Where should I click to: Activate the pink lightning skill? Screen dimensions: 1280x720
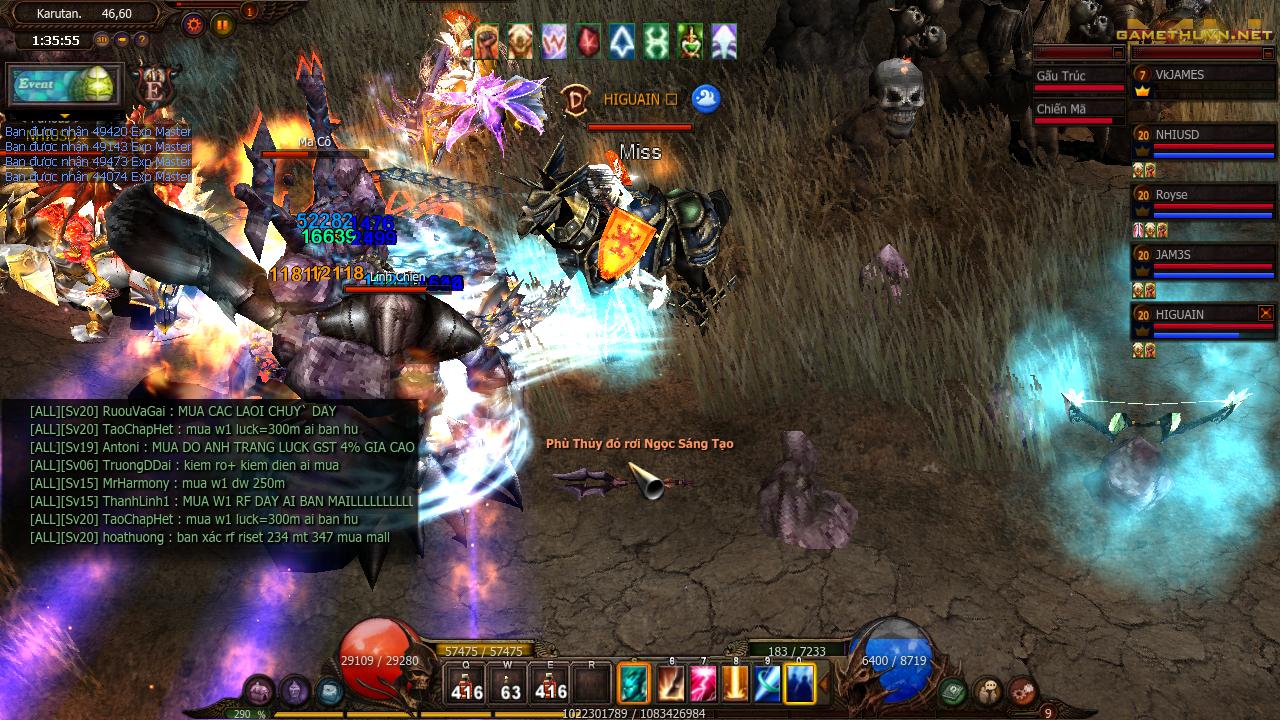tap(703, 684)
